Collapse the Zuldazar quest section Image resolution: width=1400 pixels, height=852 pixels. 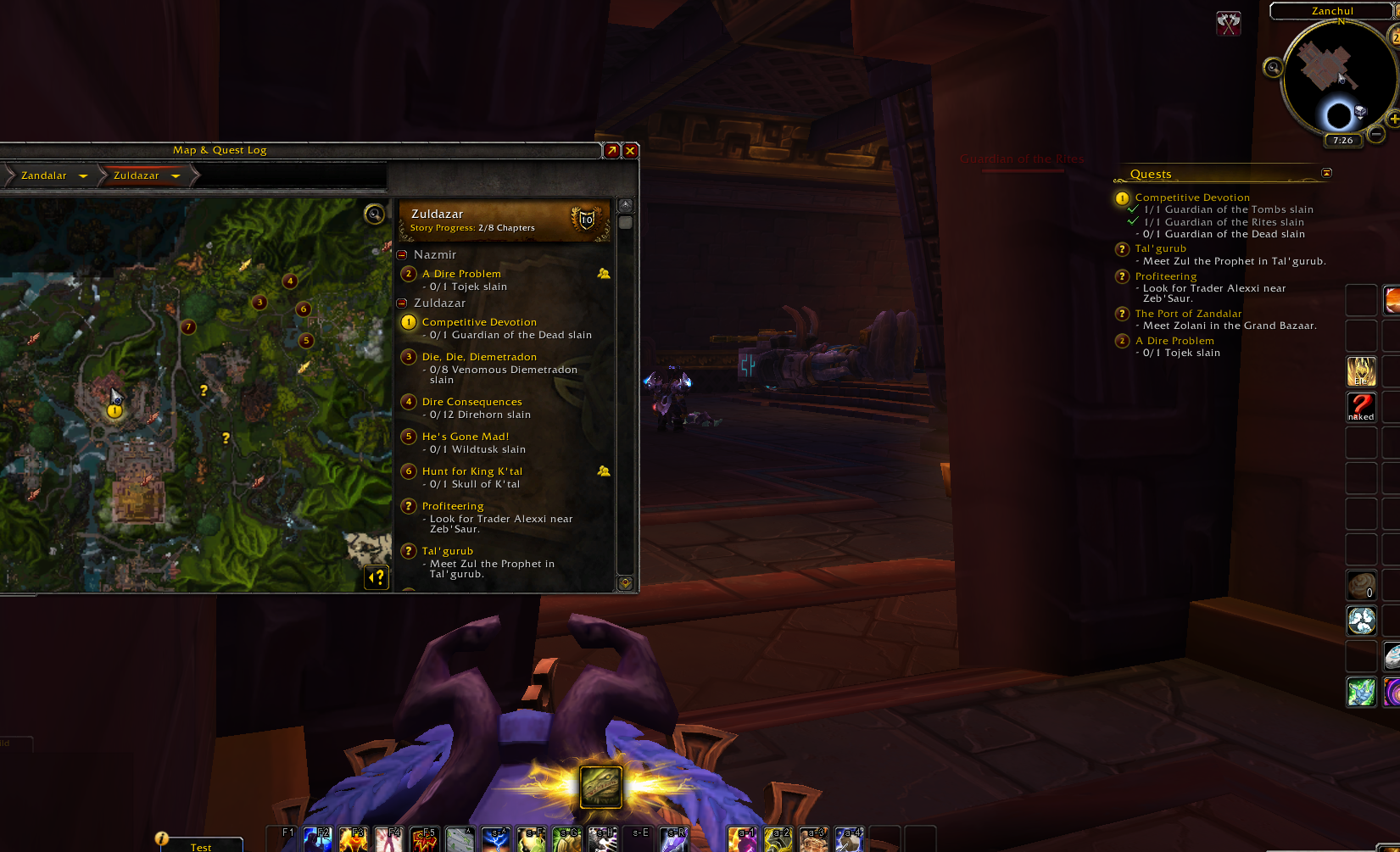point(401,303)
